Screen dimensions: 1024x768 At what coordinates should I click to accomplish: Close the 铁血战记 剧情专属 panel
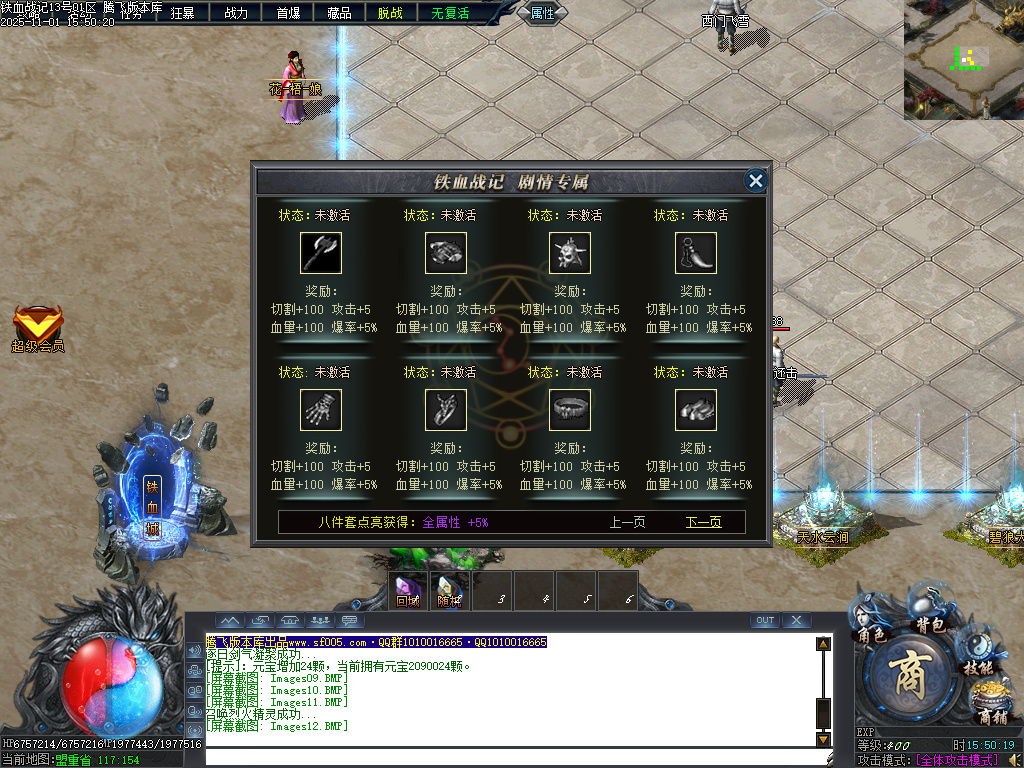756,180
